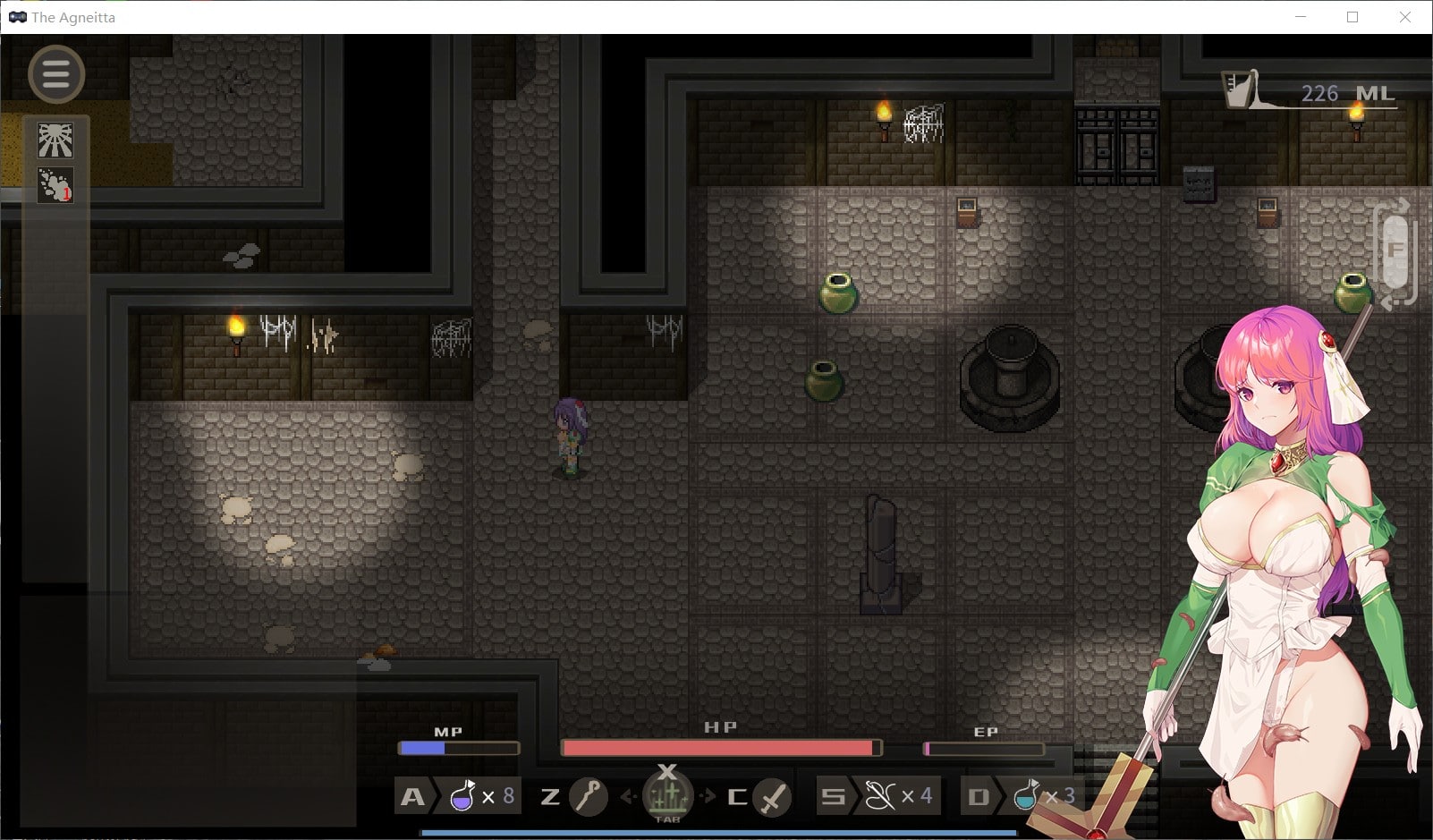Select the sunburst status icon
This screenshot has height=840, width=1433.
tap(55, 140)
